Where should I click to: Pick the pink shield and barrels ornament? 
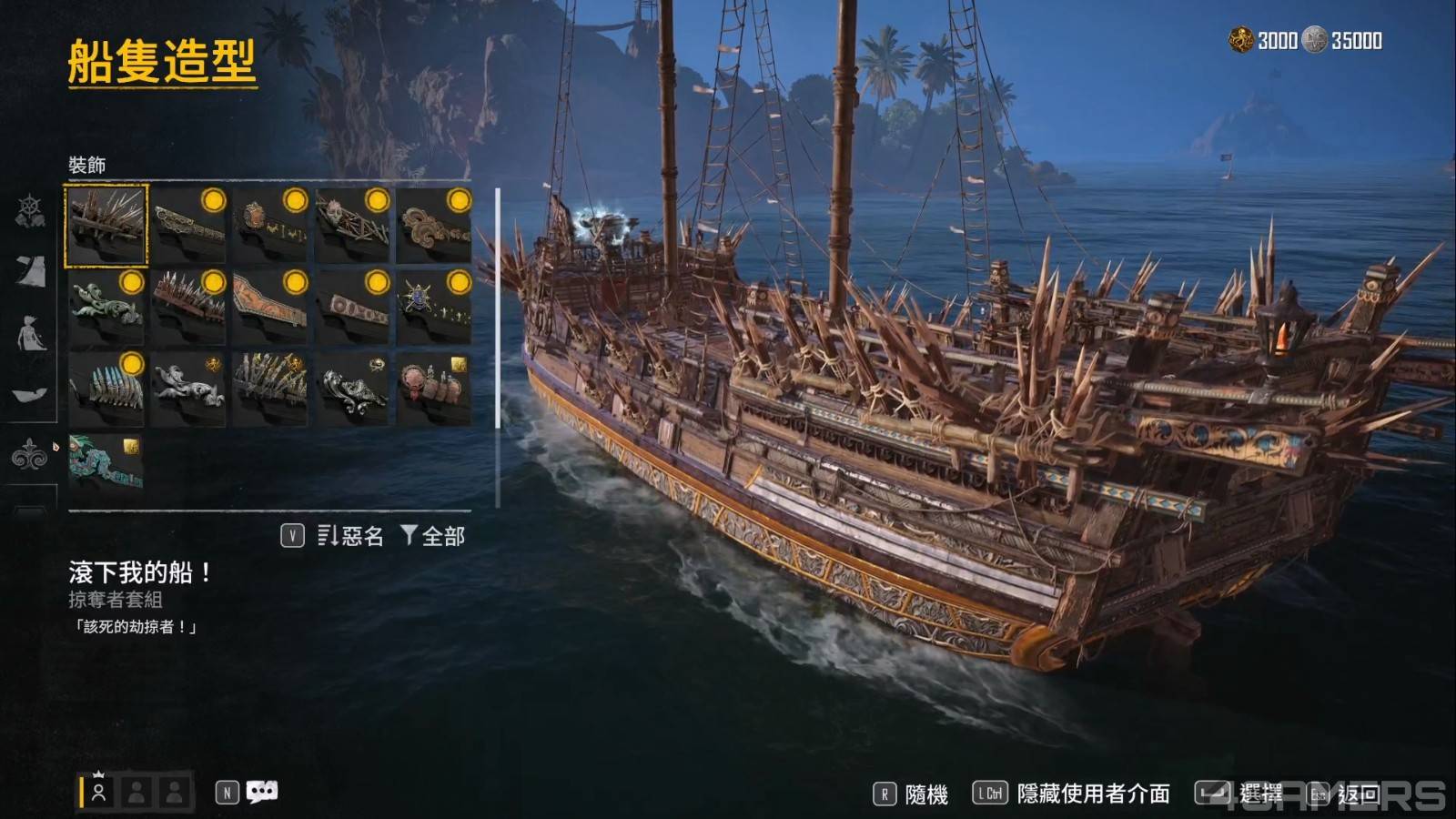click(x=434, y=389)
